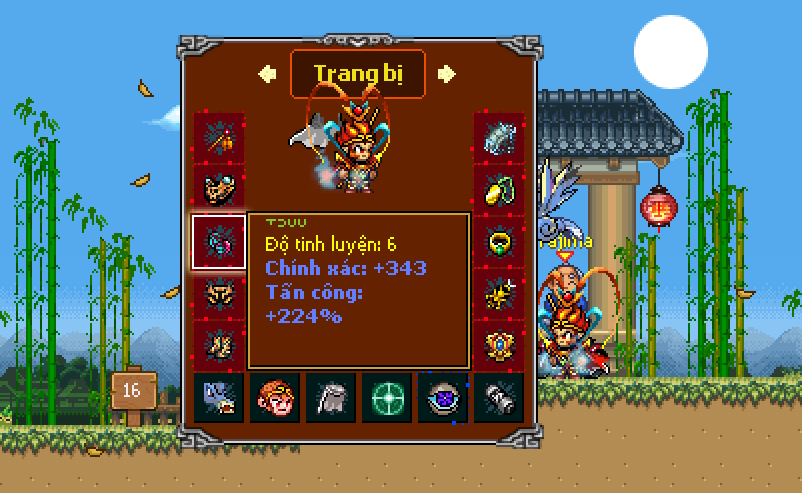
Task: Open the blue dragon mount slot
Action: click(219, 398)
